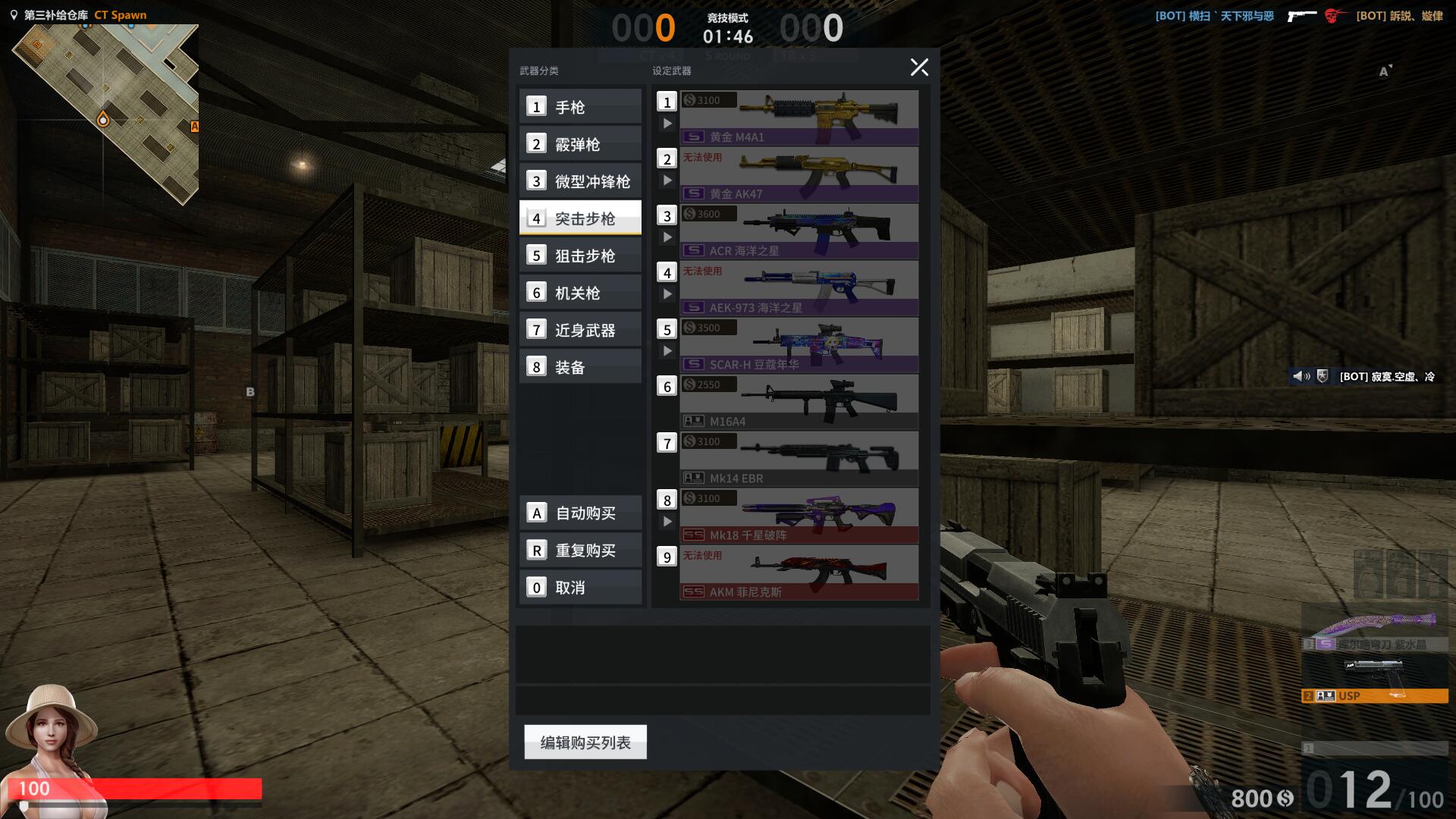Buy the 黄金 M4A1 rifle

coord(799,118)
